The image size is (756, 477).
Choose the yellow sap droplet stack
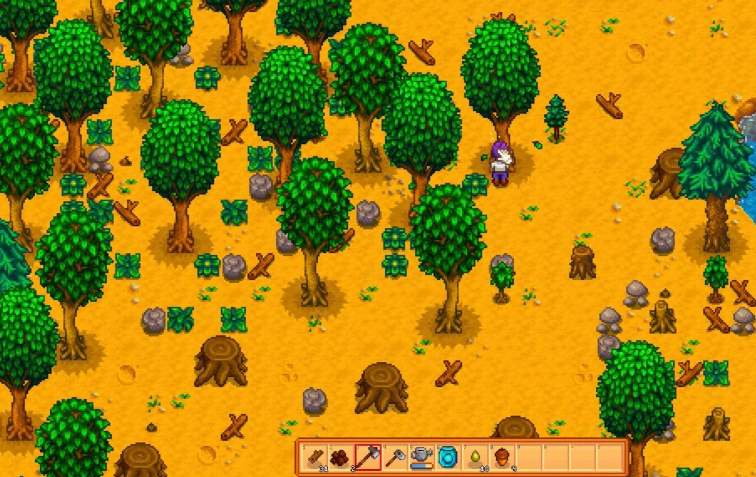475,456
